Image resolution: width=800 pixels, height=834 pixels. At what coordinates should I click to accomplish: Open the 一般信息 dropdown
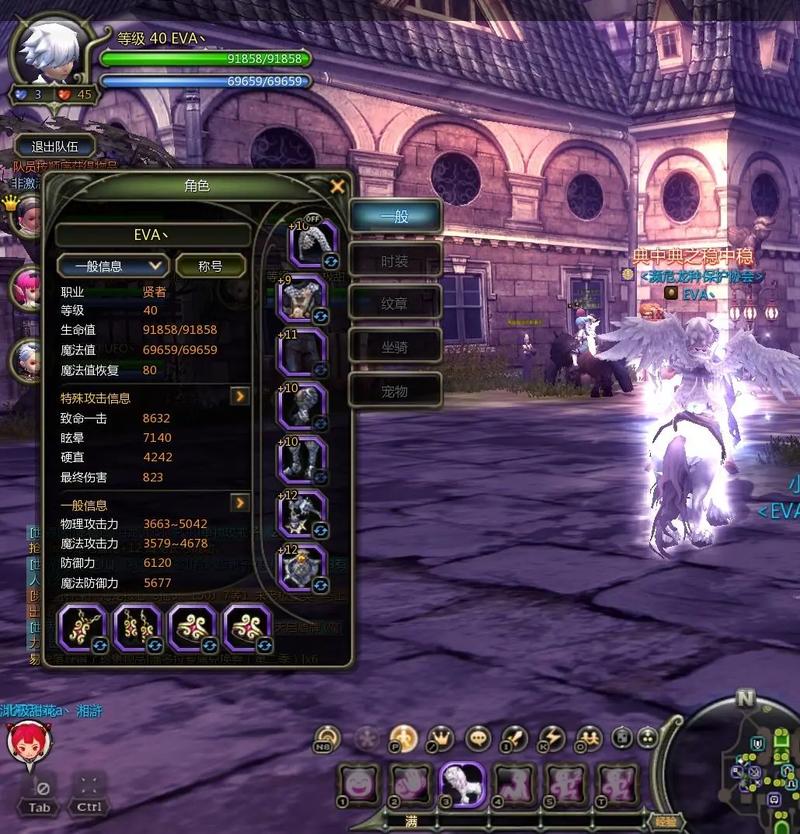(x=112, y=266)
